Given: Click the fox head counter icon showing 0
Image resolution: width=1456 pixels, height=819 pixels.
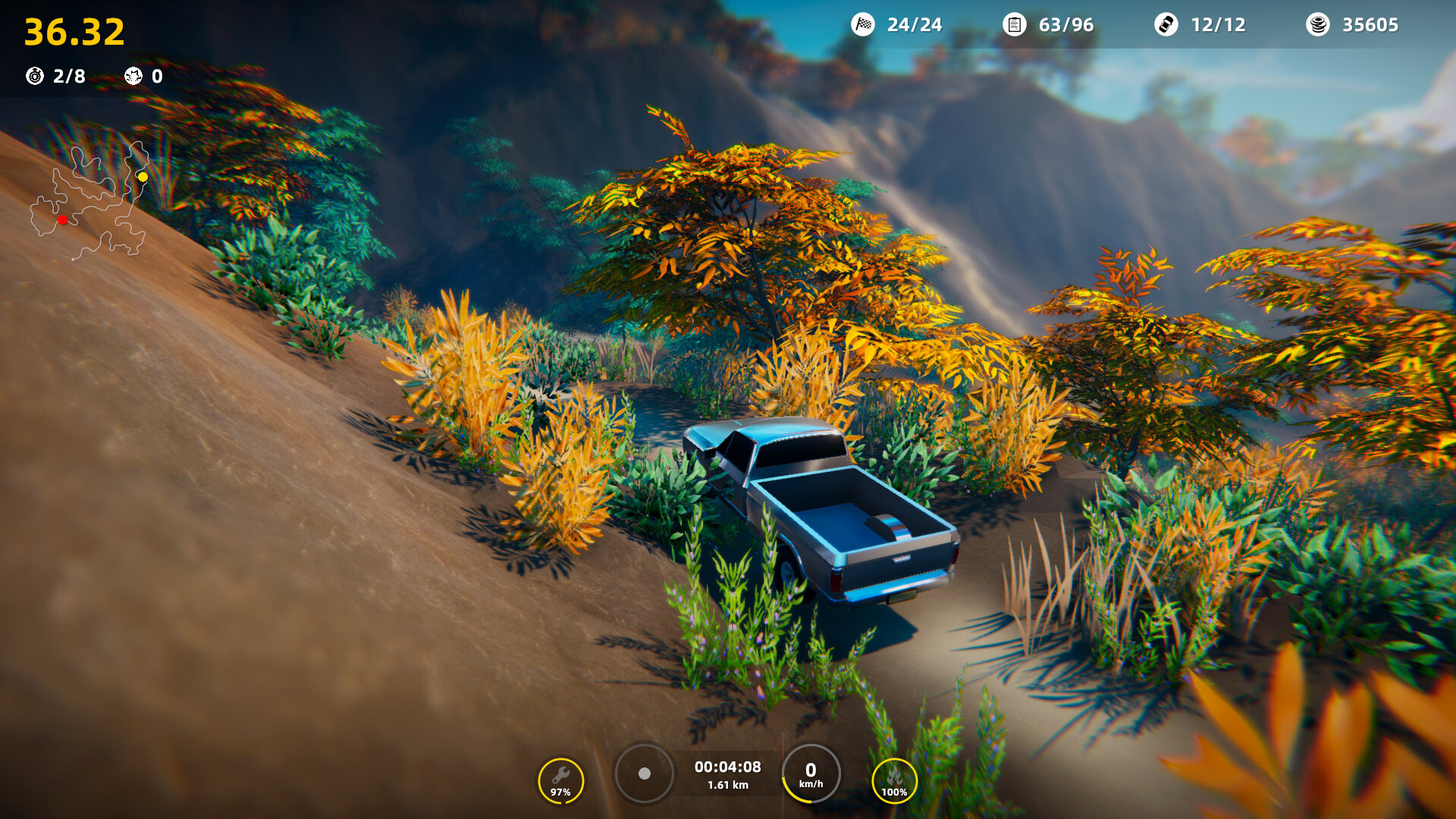Looking at the screenshot, I should tap(133, 76).
